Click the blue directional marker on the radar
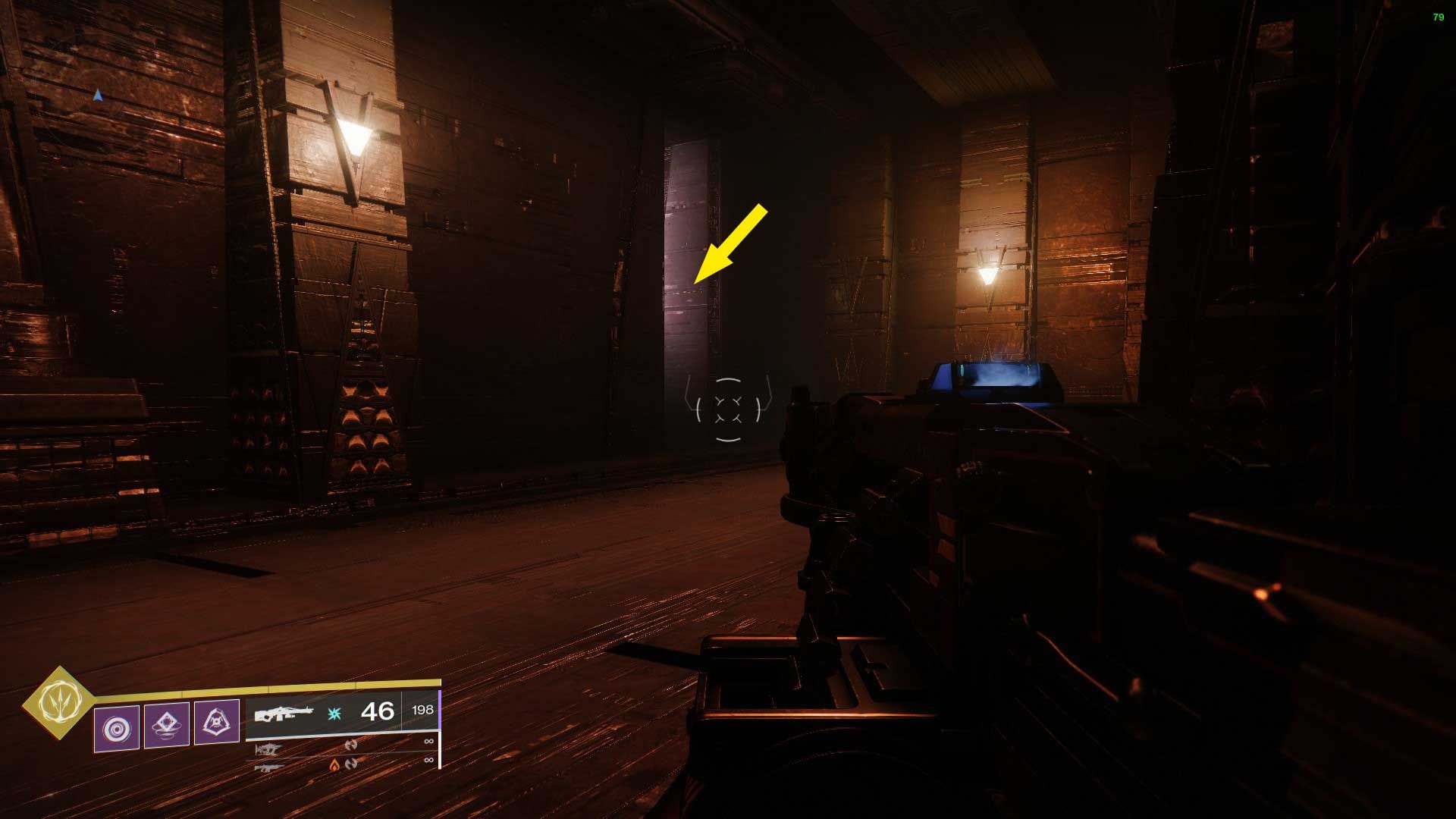 pos(97,95)
